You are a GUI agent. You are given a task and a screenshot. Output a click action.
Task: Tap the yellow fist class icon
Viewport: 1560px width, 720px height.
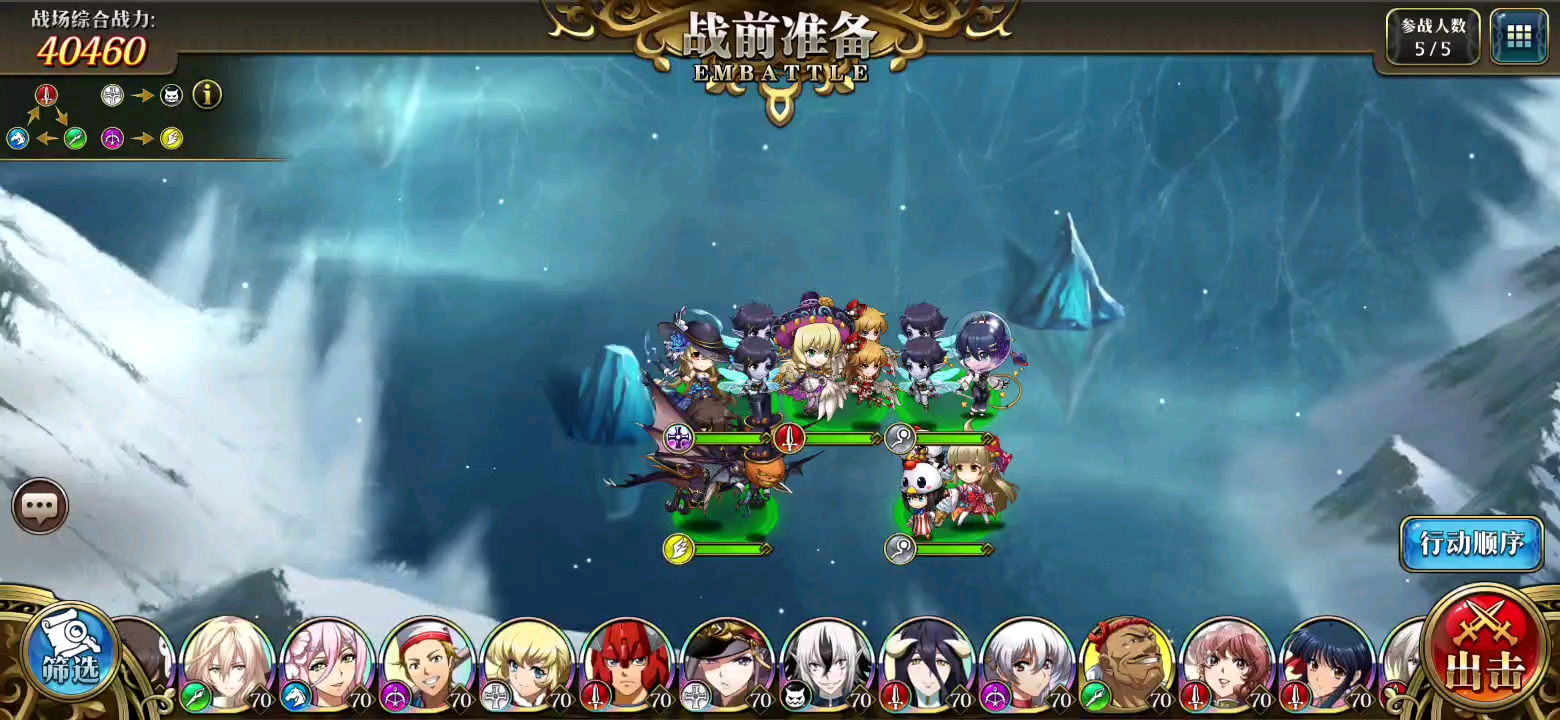171,140
